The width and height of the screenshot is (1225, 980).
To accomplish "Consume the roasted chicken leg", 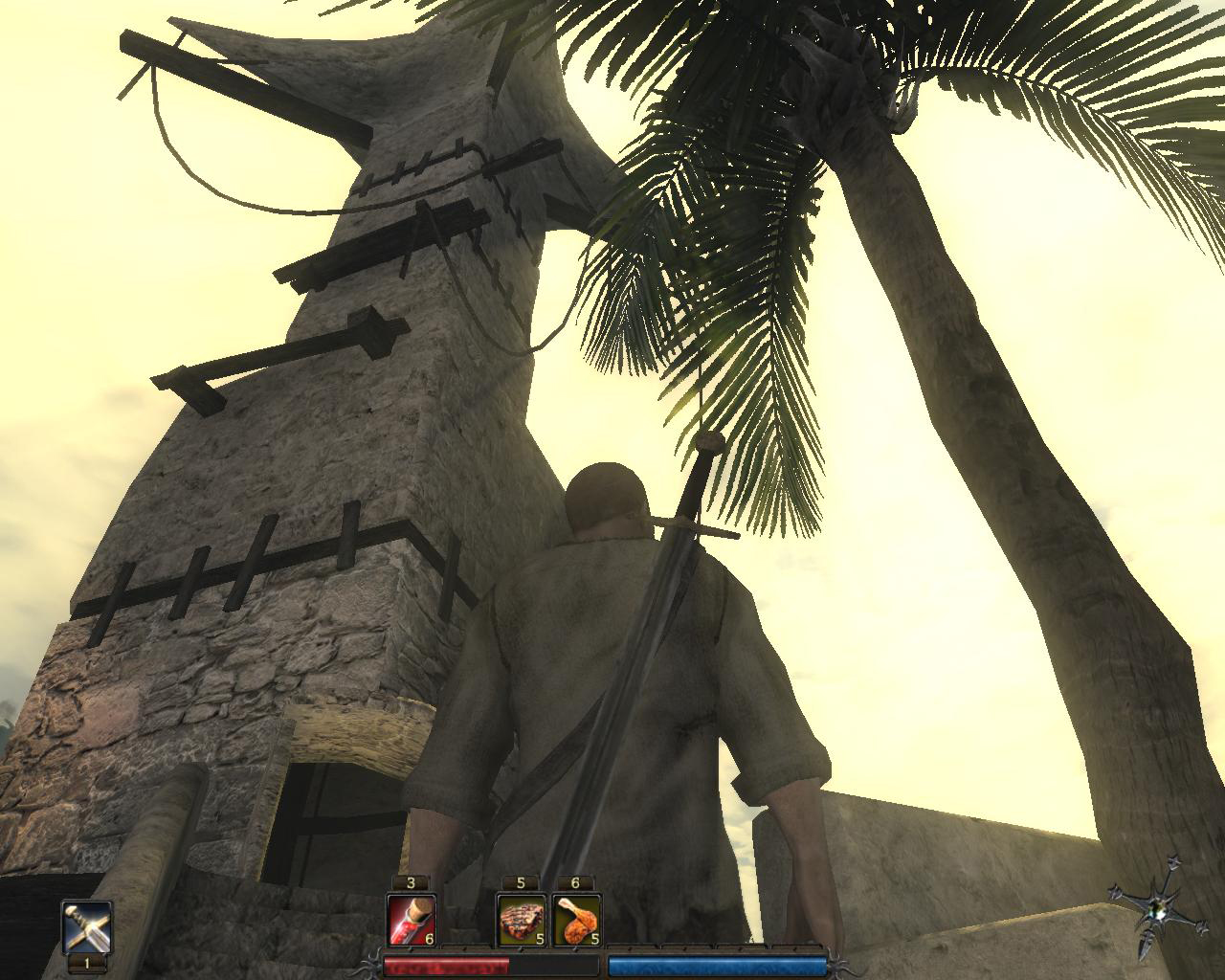I will click(x=576, y=920).
